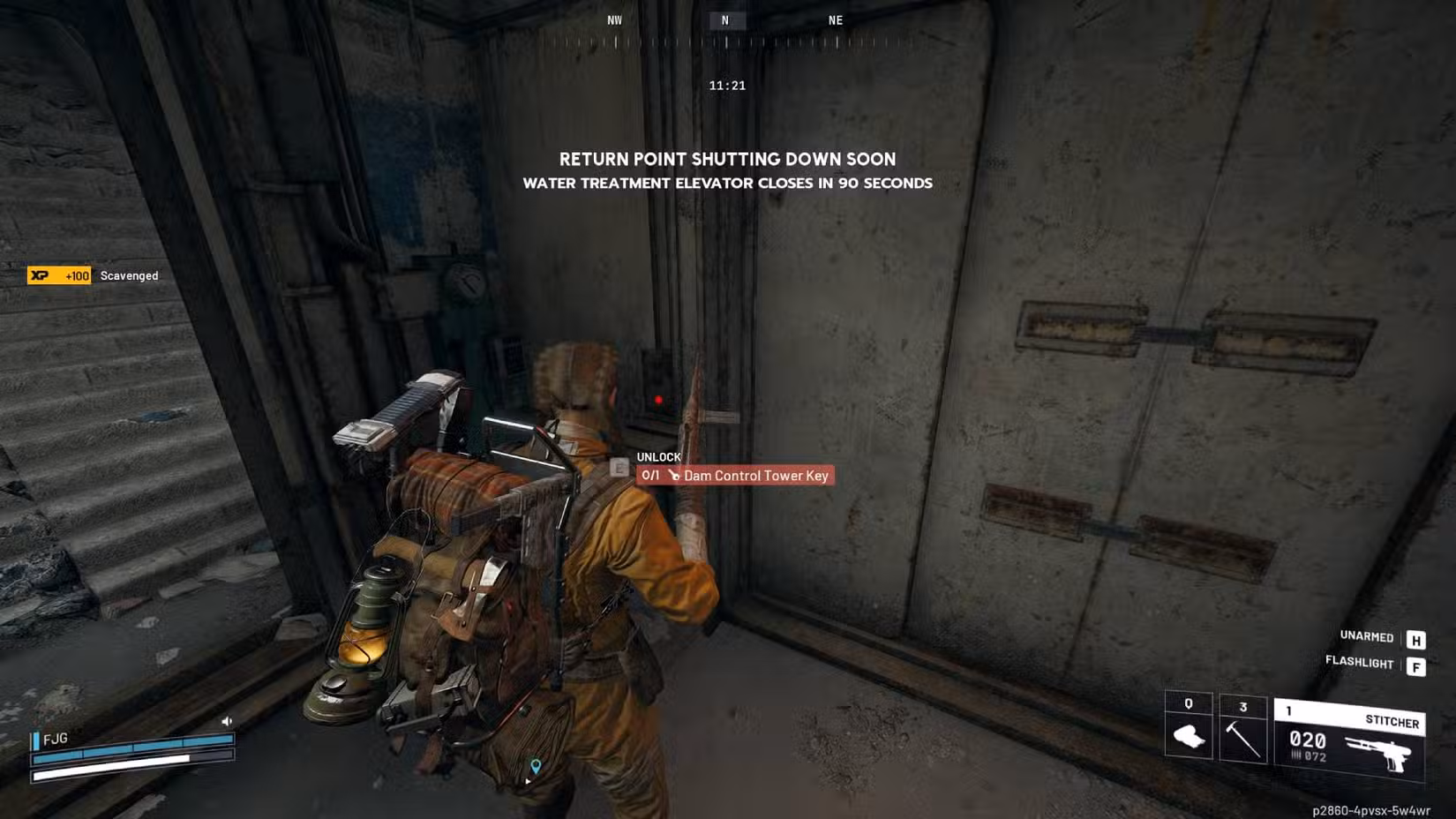Click the UNLOCK prompt text

657,457
